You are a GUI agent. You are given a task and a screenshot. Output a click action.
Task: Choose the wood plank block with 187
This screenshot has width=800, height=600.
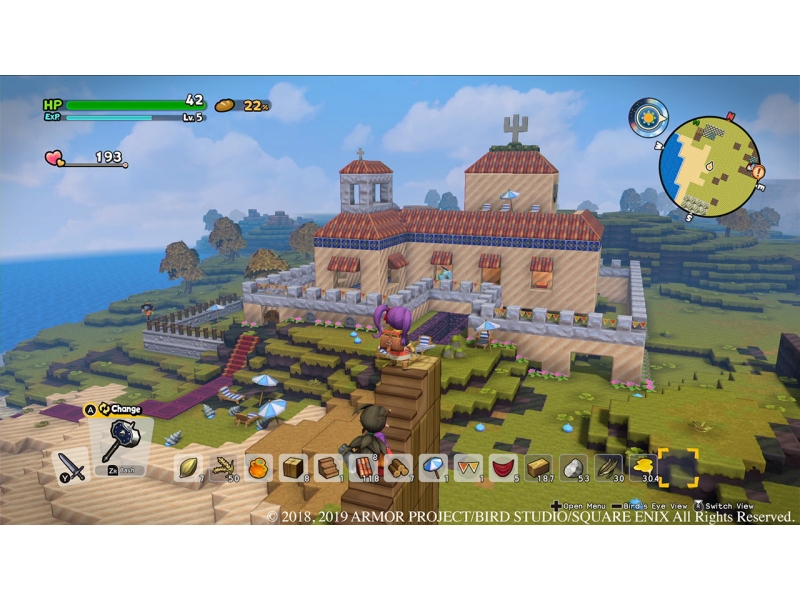pos(538,467)
